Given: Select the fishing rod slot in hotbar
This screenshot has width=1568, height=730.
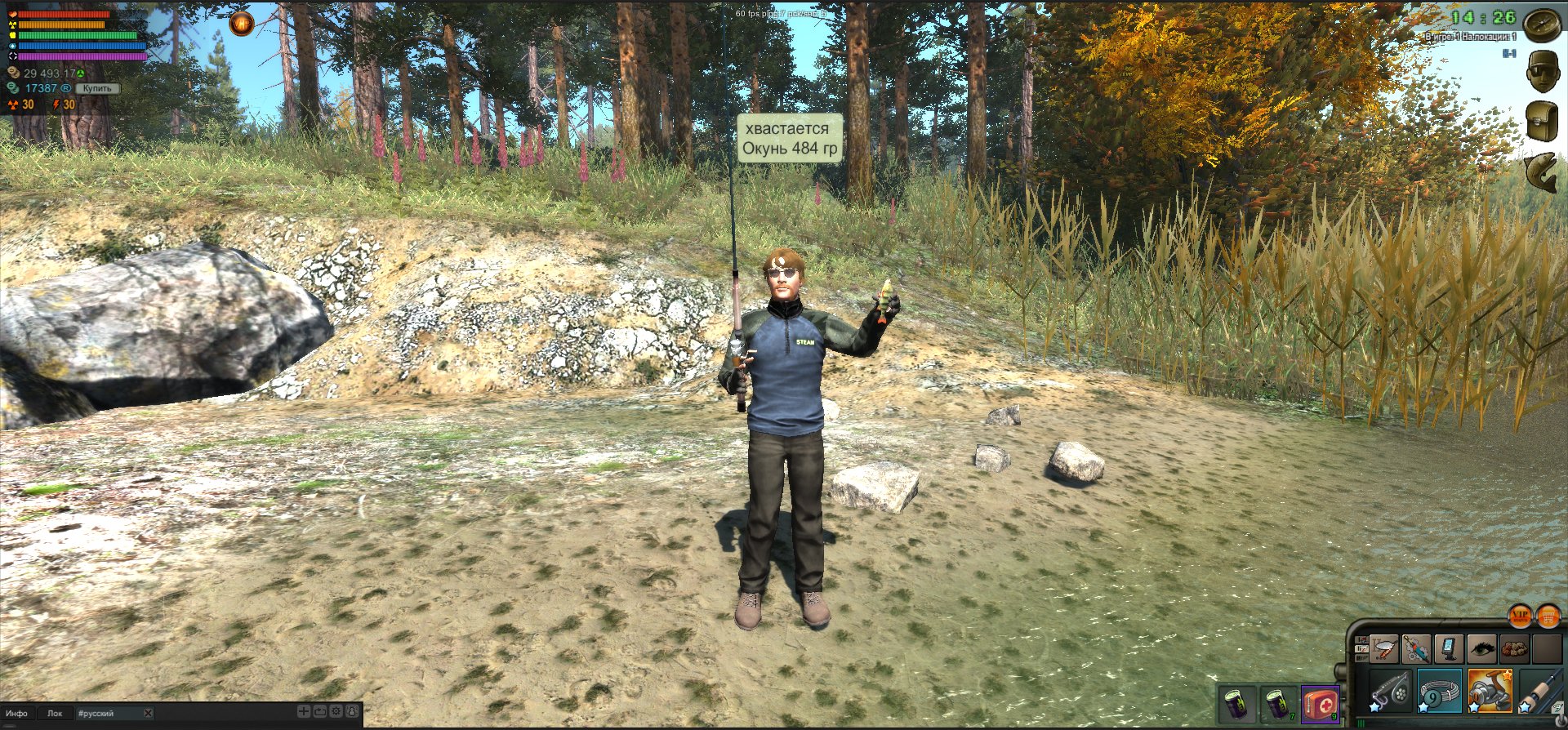Looking at the screenshot, I should click(1542, 692).
